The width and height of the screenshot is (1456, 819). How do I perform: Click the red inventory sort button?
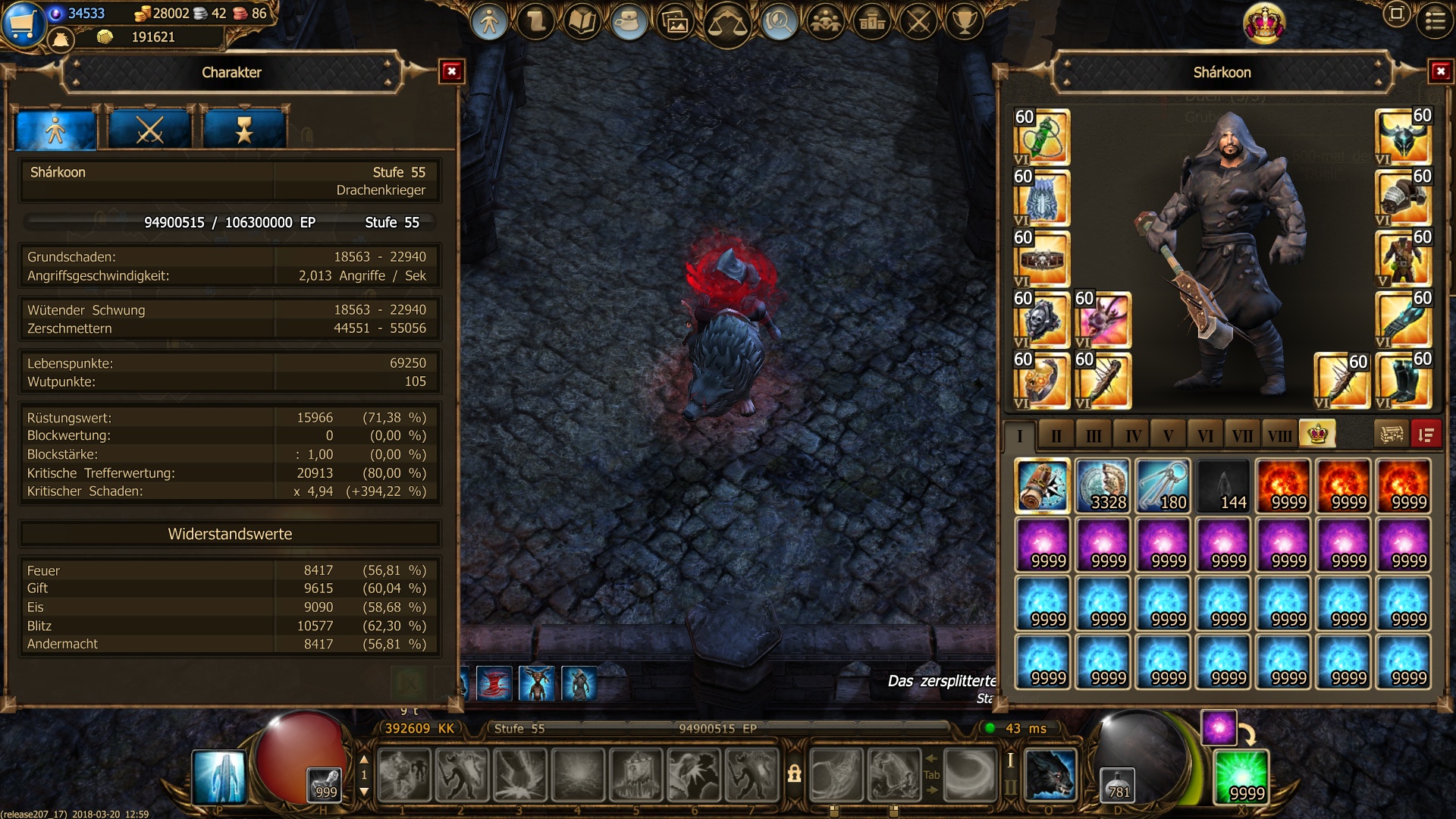click(1426, 435)
